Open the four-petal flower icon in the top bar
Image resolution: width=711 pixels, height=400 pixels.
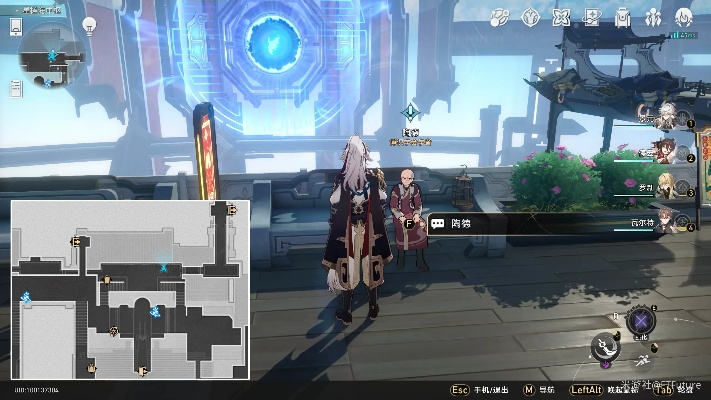561,17
